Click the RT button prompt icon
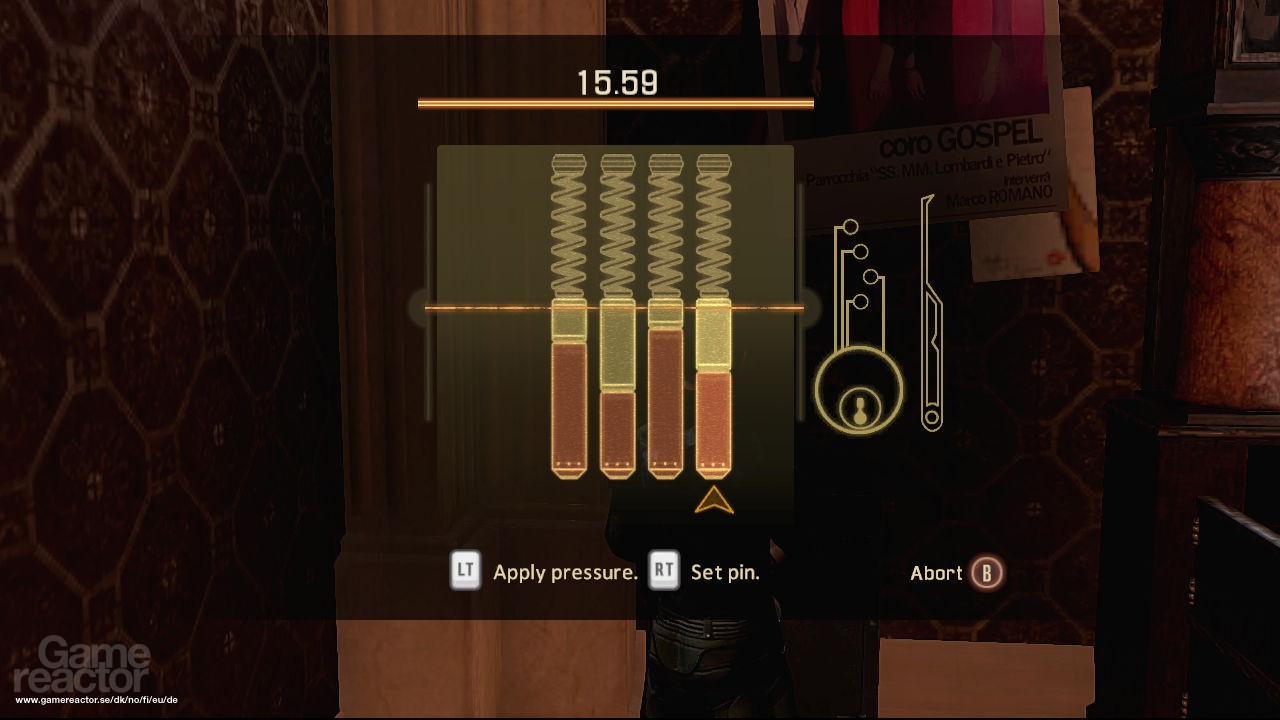1280x720 pixels. 665,572
